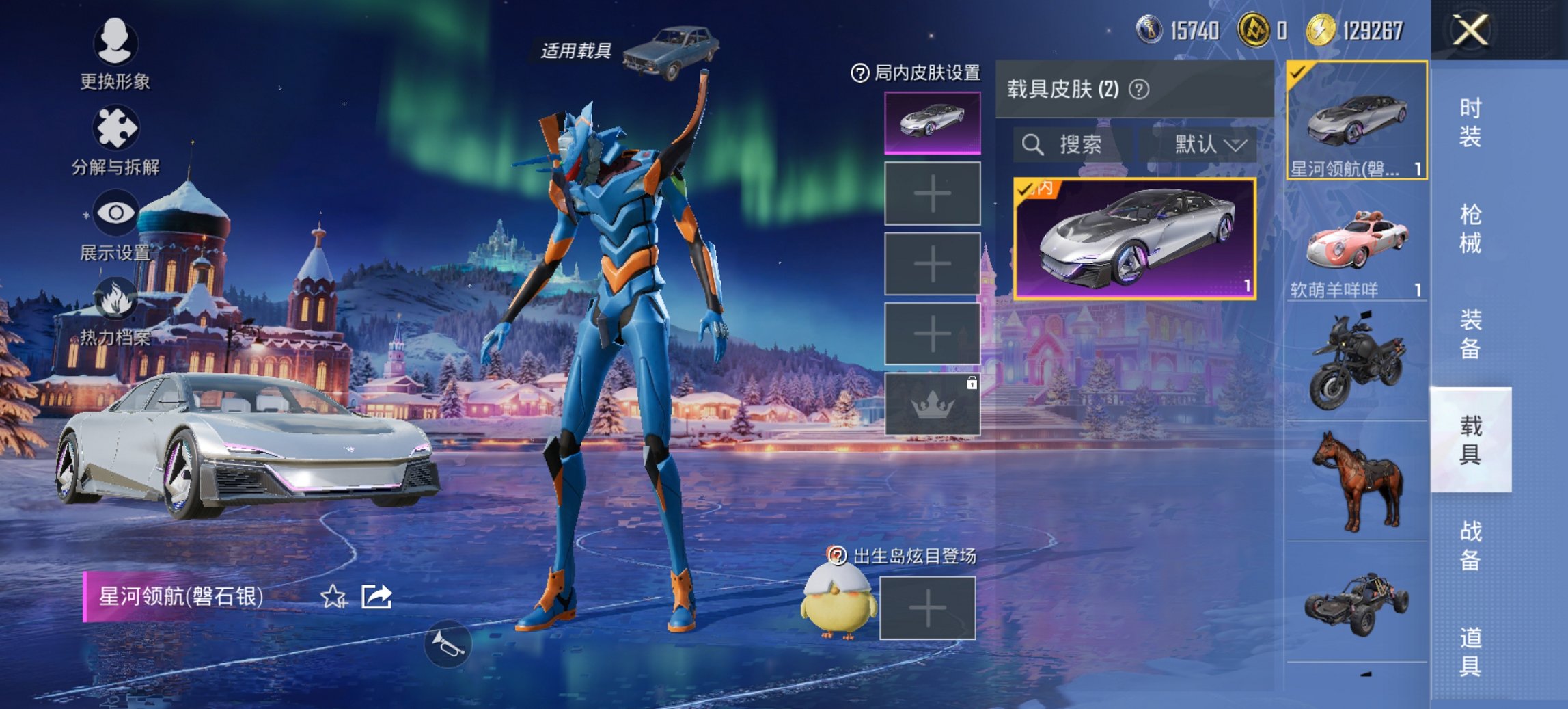Favorite the skin with the star icon
The image size is (1568, 709).
click(333, 597)
